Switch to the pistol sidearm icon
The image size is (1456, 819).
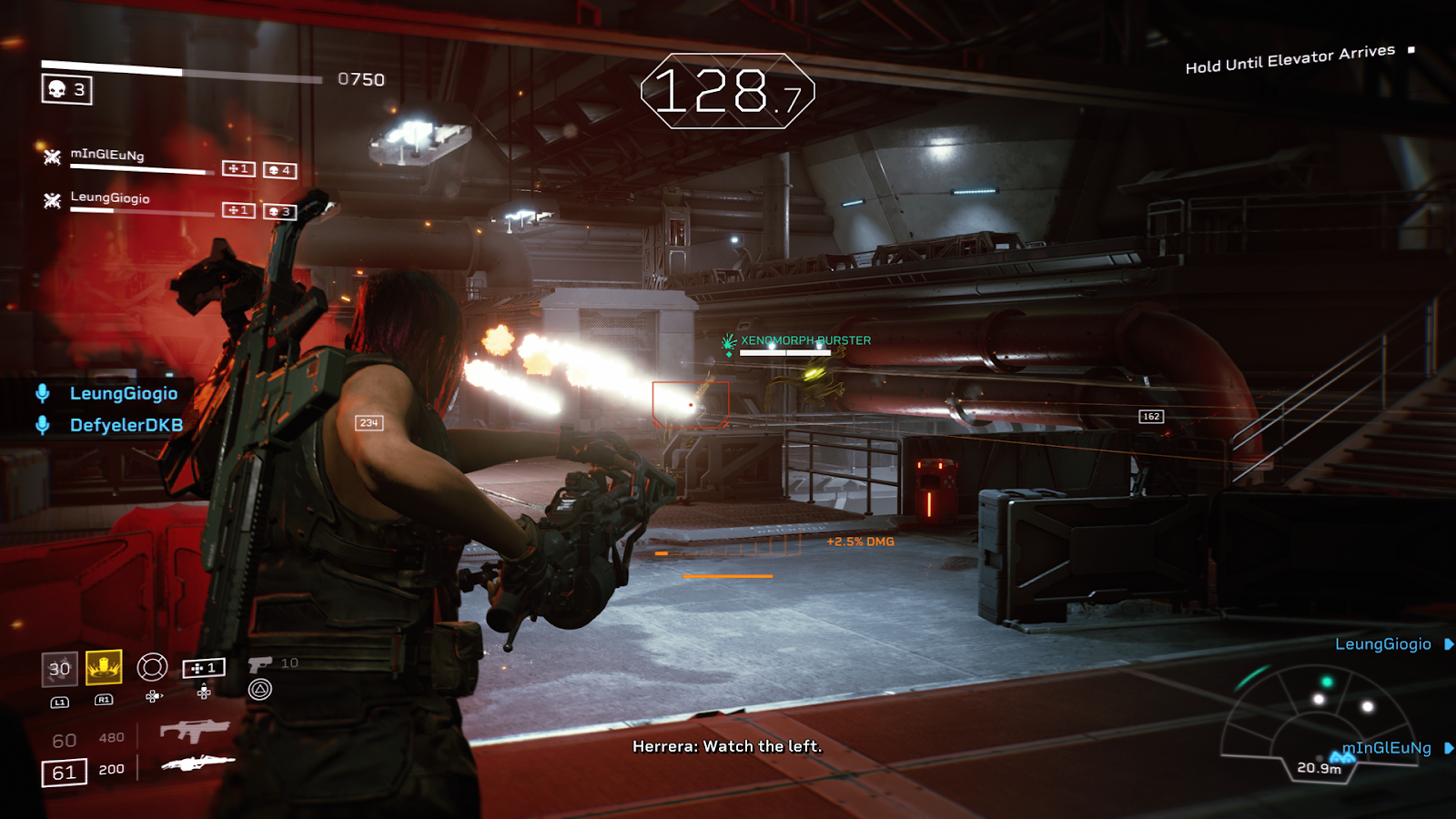[x=259, y=664]
